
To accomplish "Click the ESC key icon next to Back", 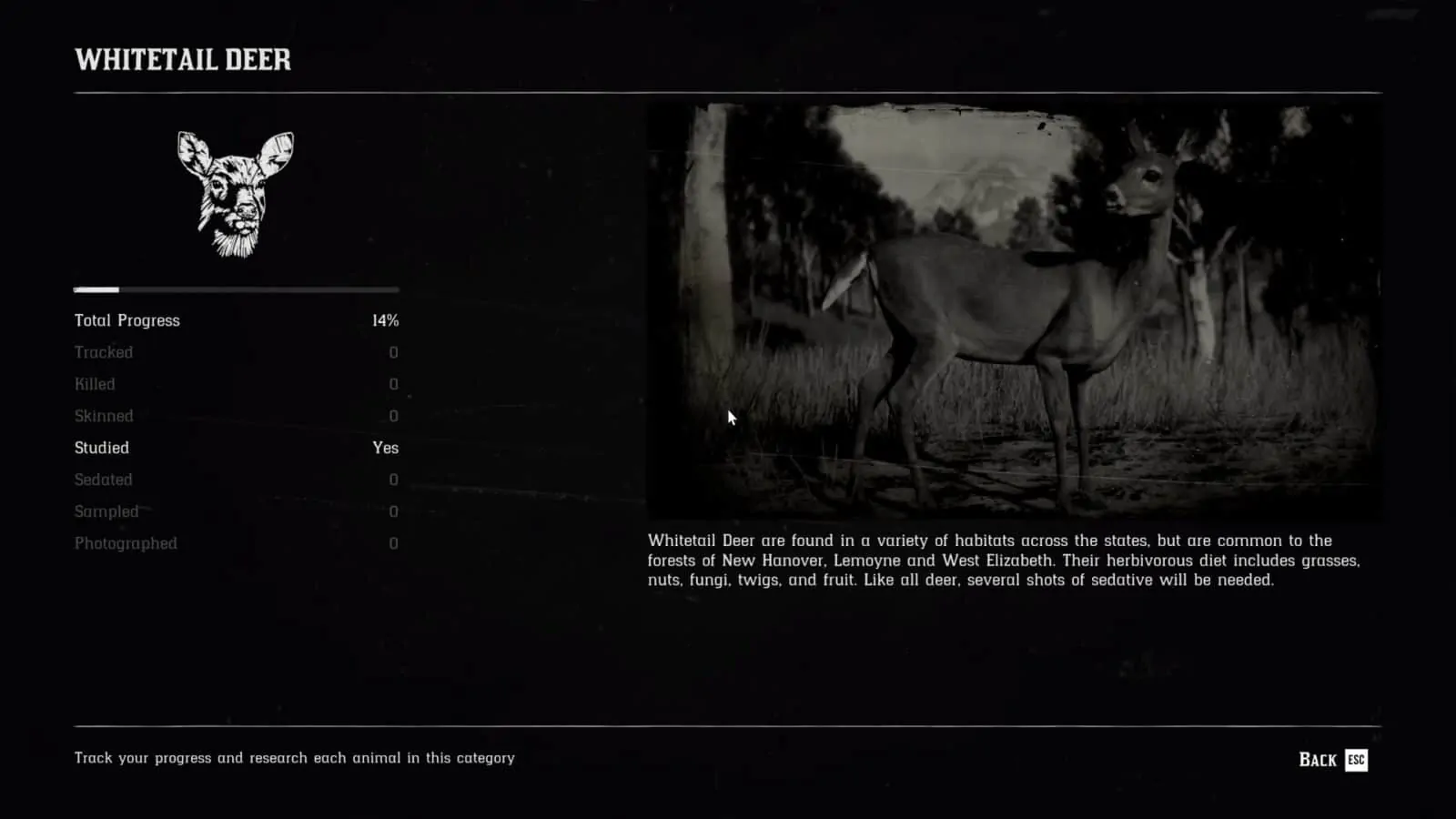I will pyautogui.click(x=1354, y=759).
